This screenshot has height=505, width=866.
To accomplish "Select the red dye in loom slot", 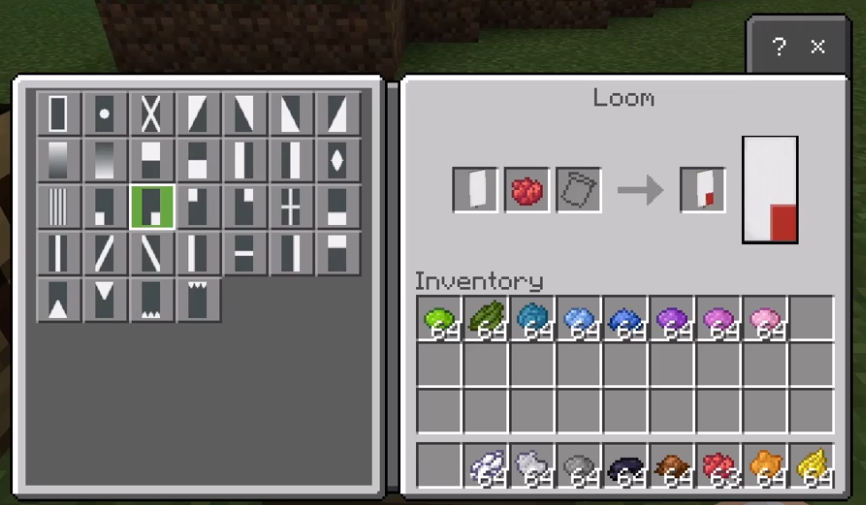I will (x=527, y=189).
